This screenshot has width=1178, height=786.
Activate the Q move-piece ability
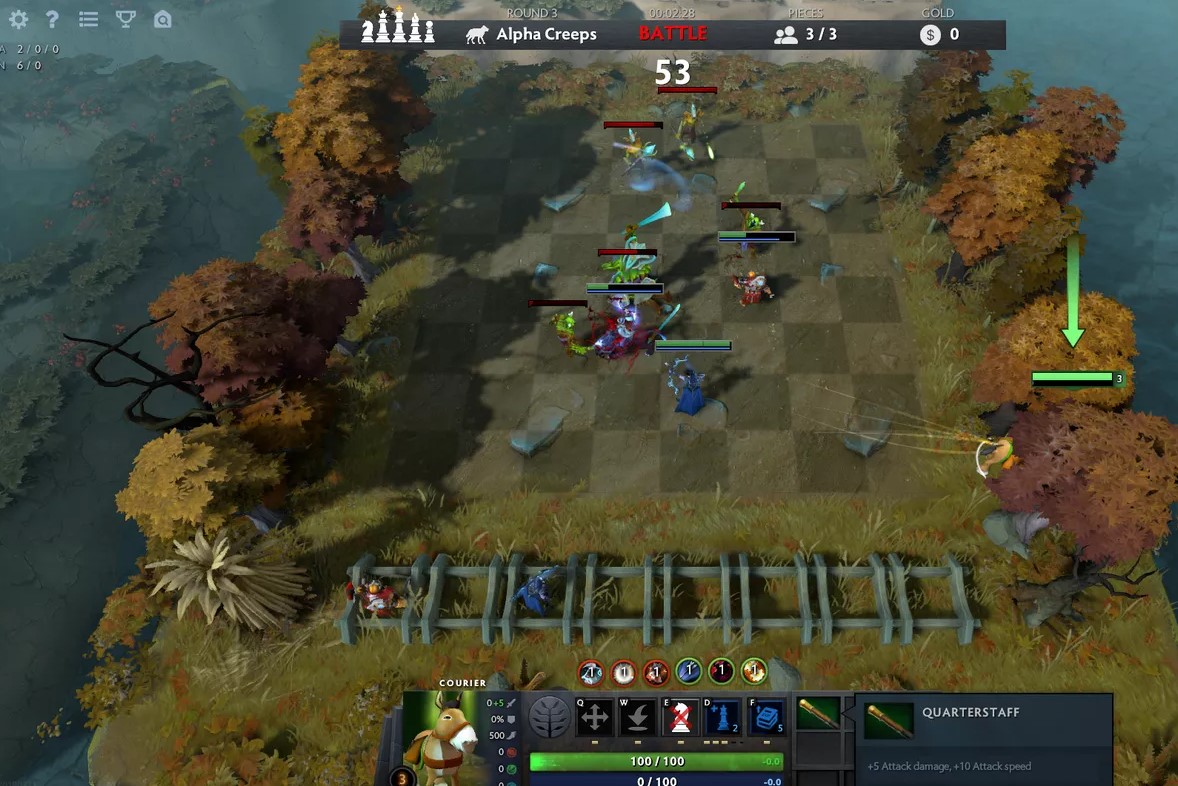pos(595,717)
